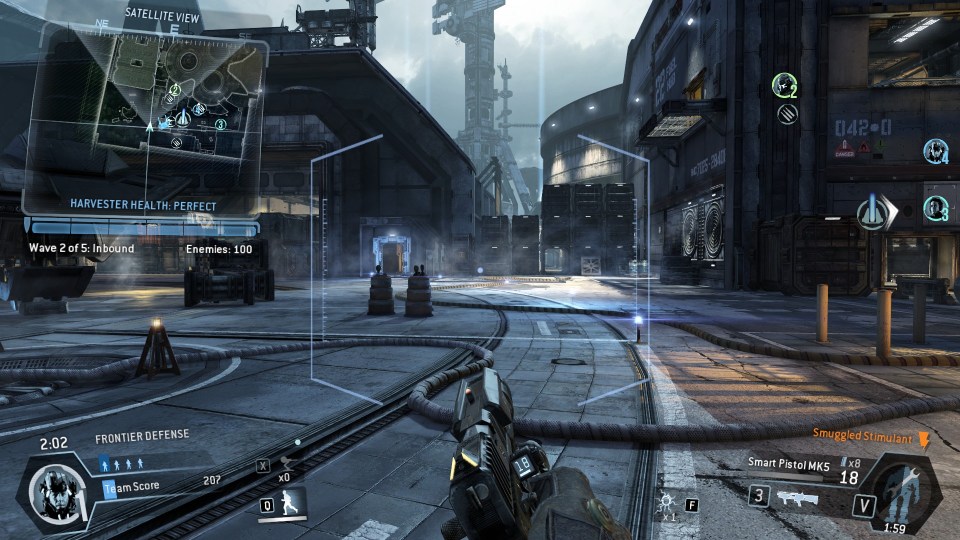
Task: Activate the sprinting pilot ability icon
Action: coord(287,504)
